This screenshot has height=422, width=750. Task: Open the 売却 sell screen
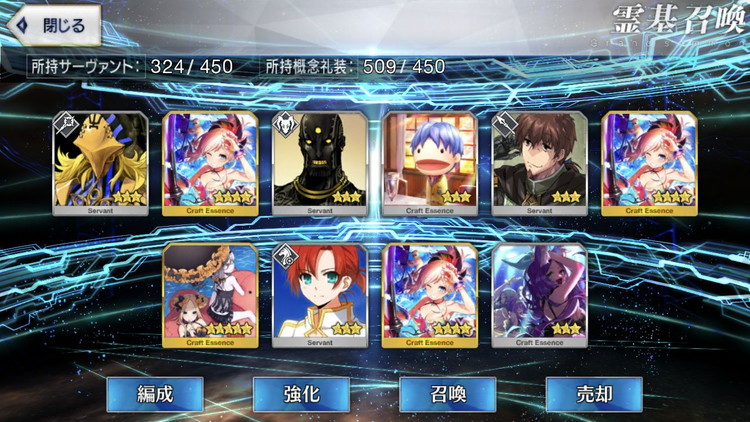click(x=593, y=394)
